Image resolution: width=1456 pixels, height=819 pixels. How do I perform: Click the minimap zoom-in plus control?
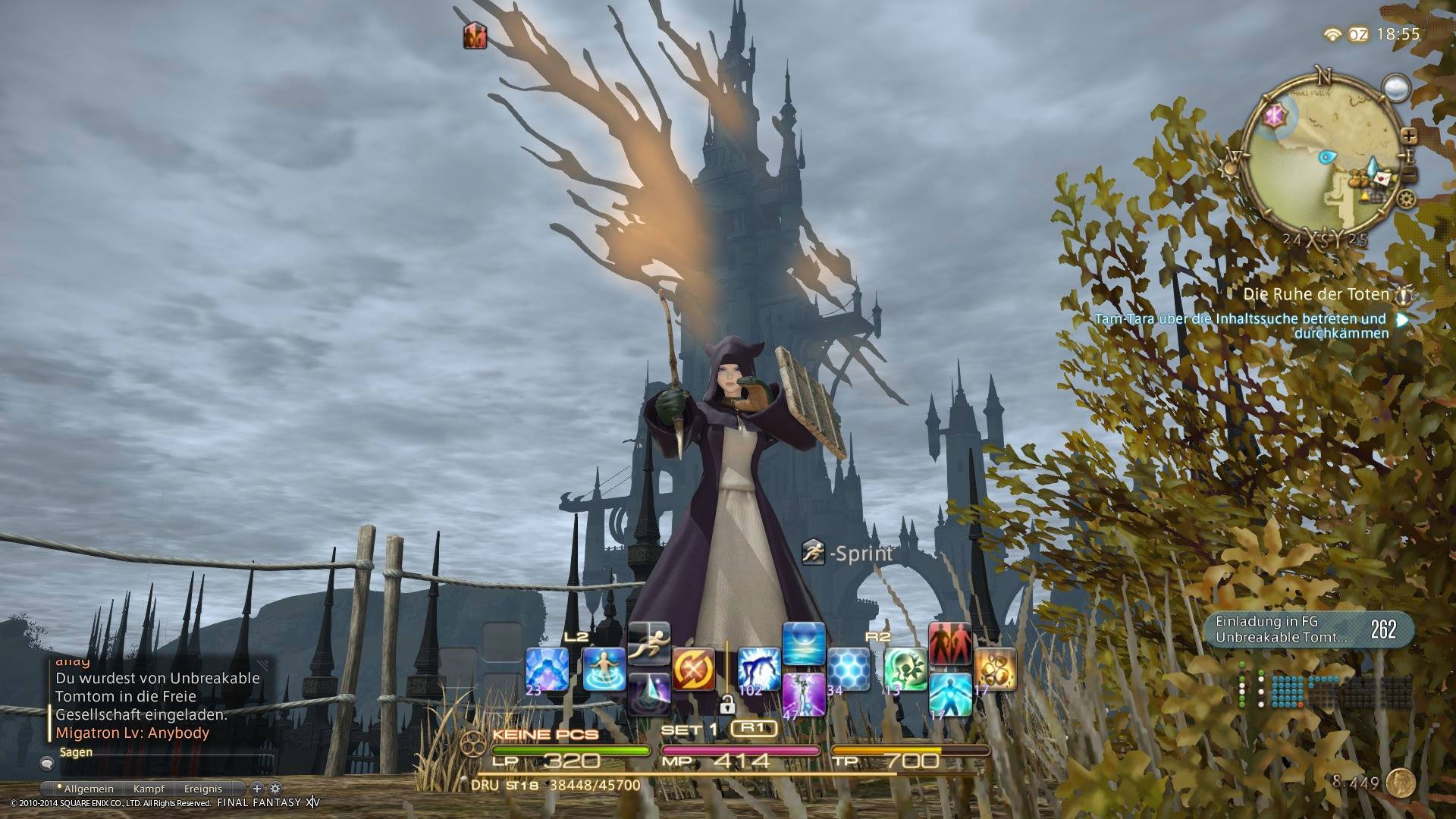click(x=1410, y=137)
